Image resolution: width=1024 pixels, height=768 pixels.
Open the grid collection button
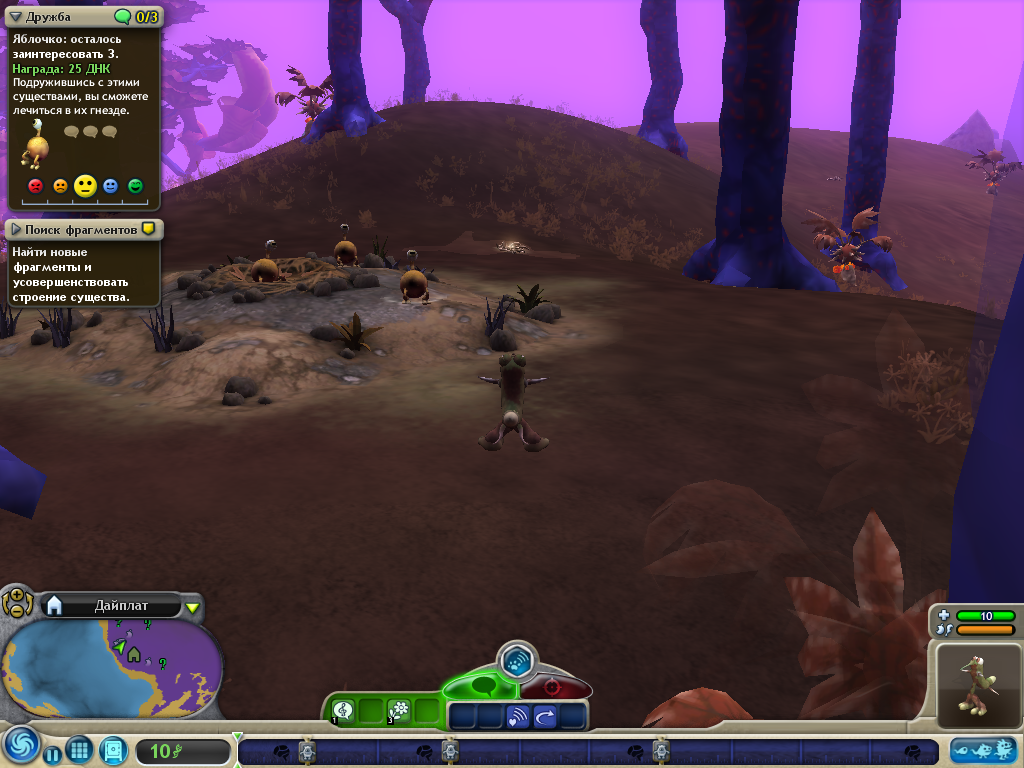(x=80, y=749)
